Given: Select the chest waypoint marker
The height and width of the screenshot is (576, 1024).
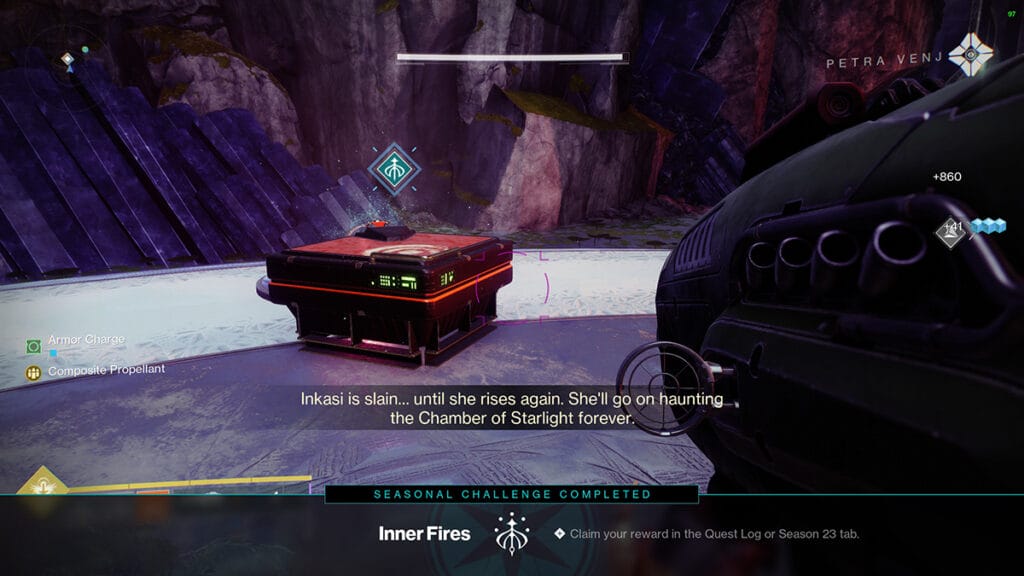Looking at the screenshot, I should (x=393, y=167).
